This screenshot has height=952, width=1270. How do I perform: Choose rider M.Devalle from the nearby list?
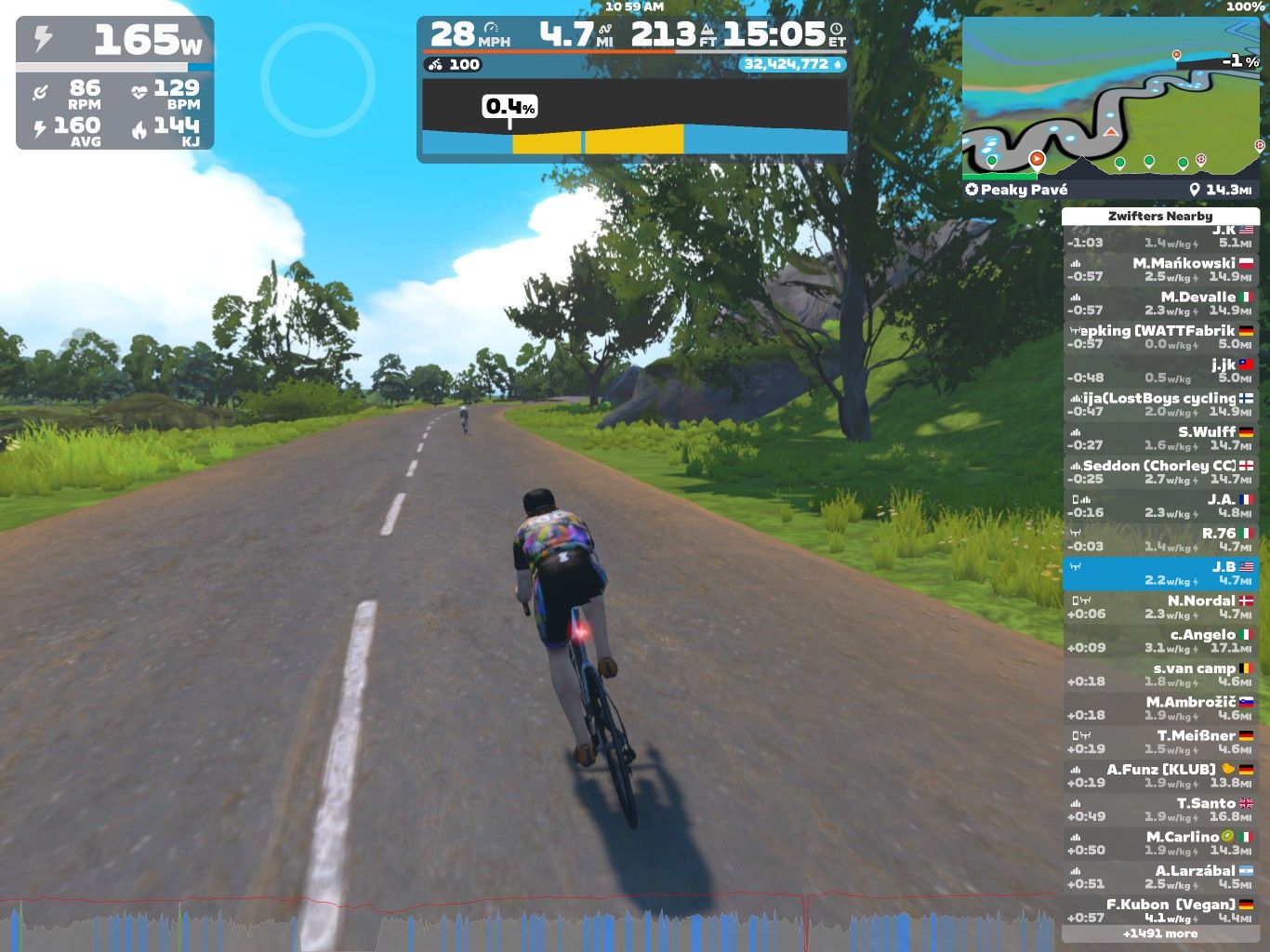point(1159,303)
